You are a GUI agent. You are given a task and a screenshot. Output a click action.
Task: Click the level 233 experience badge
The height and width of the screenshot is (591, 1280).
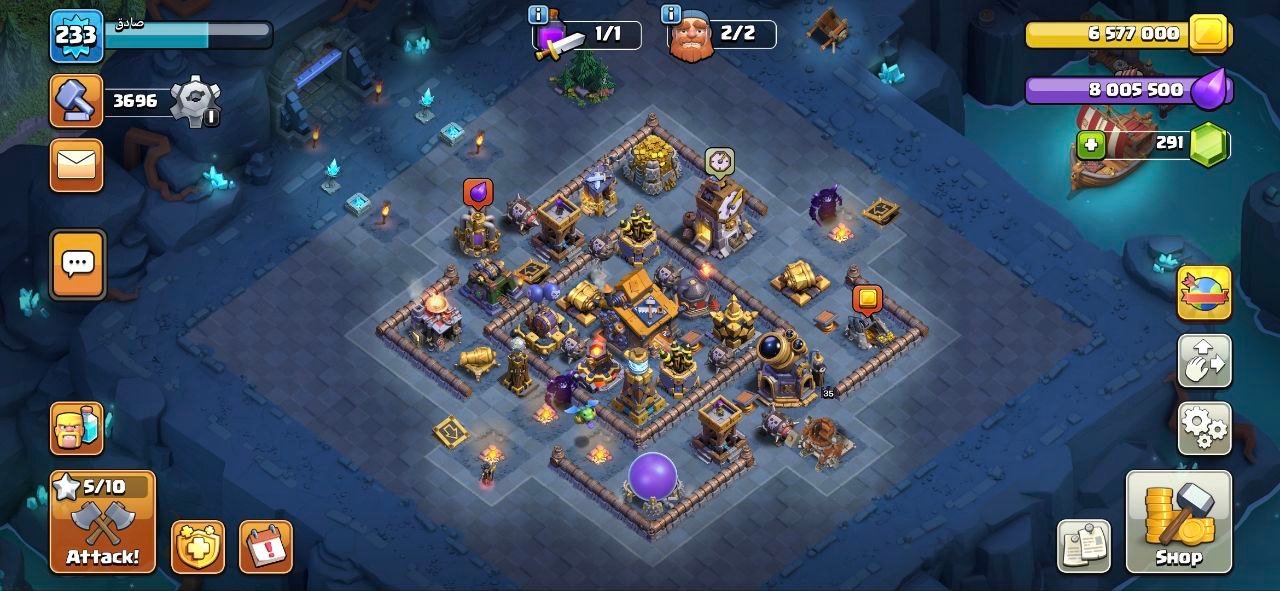76,36
